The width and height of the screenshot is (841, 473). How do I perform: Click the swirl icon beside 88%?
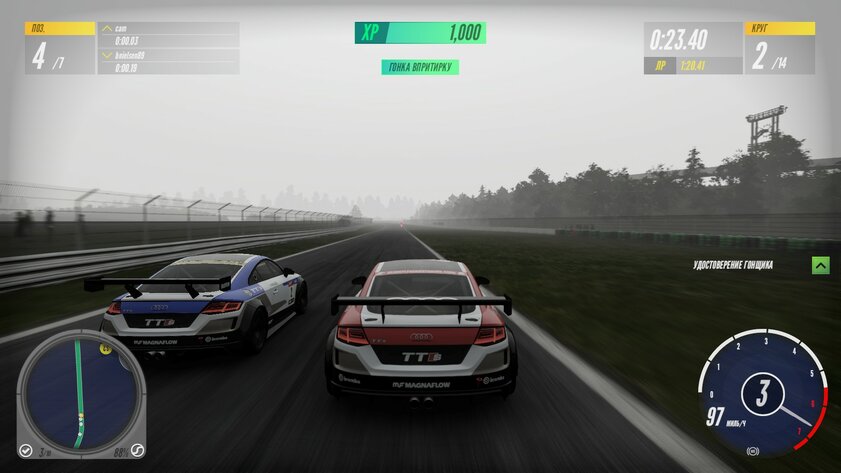[138, 450]
